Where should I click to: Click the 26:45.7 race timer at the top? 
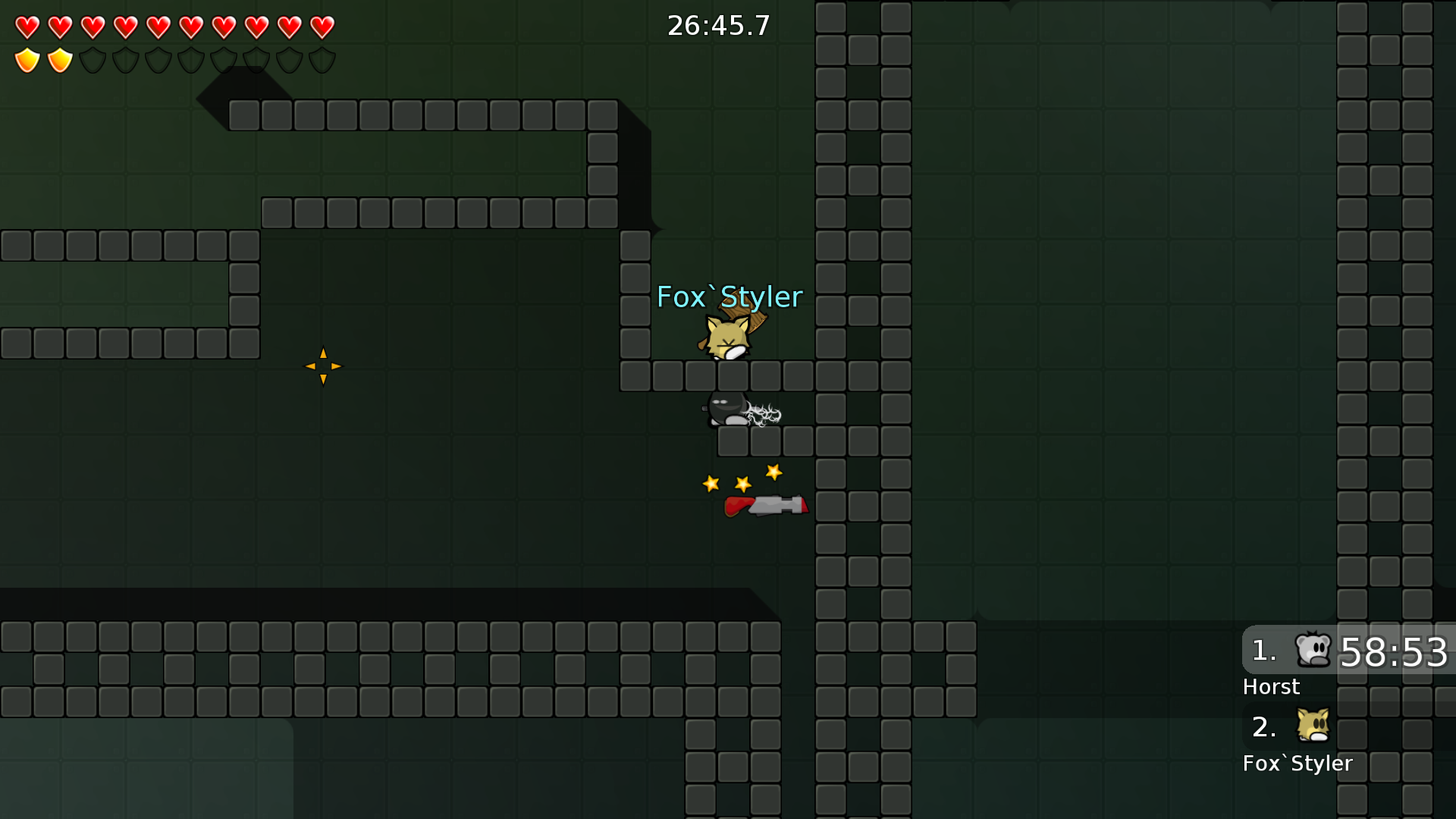717,25
